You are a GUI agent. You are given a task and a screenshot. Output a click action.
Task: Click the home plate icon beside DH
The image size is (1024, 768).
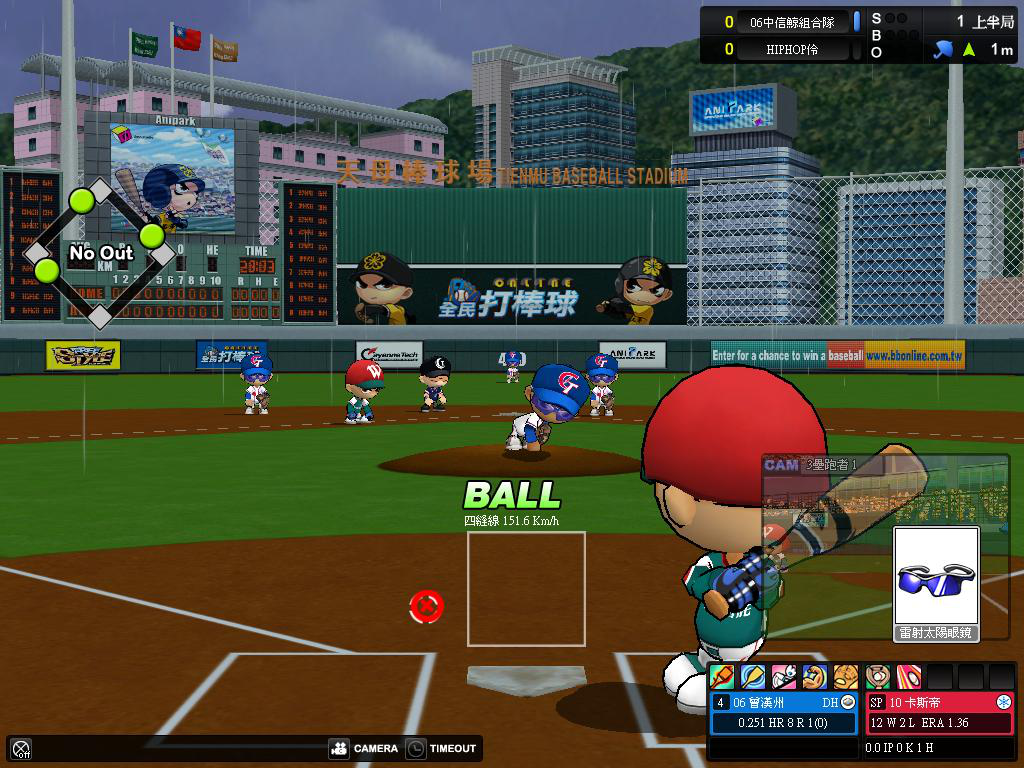point(848,702)
